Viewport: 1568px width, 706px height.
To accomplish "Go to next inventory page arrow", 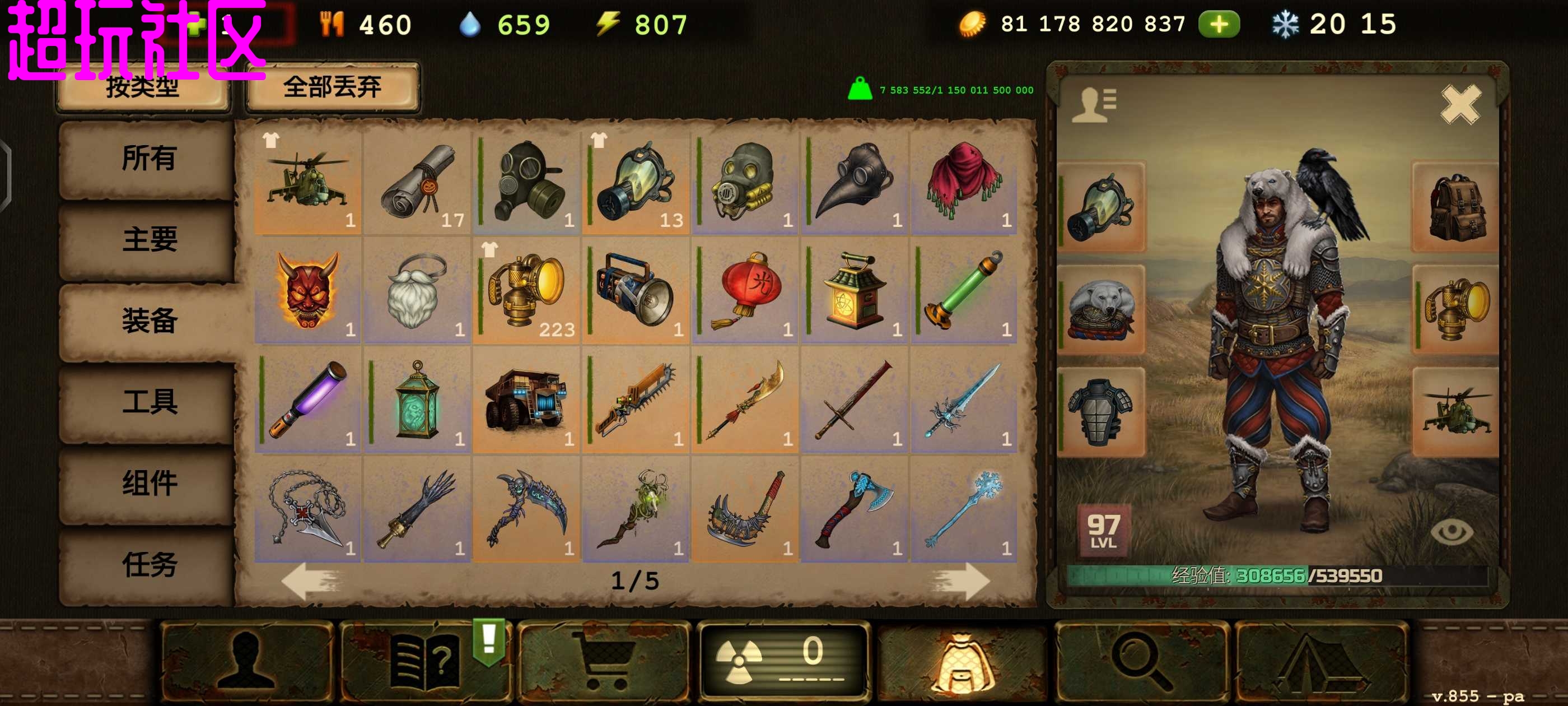I will pyautogui.click(x=960, y=580).
